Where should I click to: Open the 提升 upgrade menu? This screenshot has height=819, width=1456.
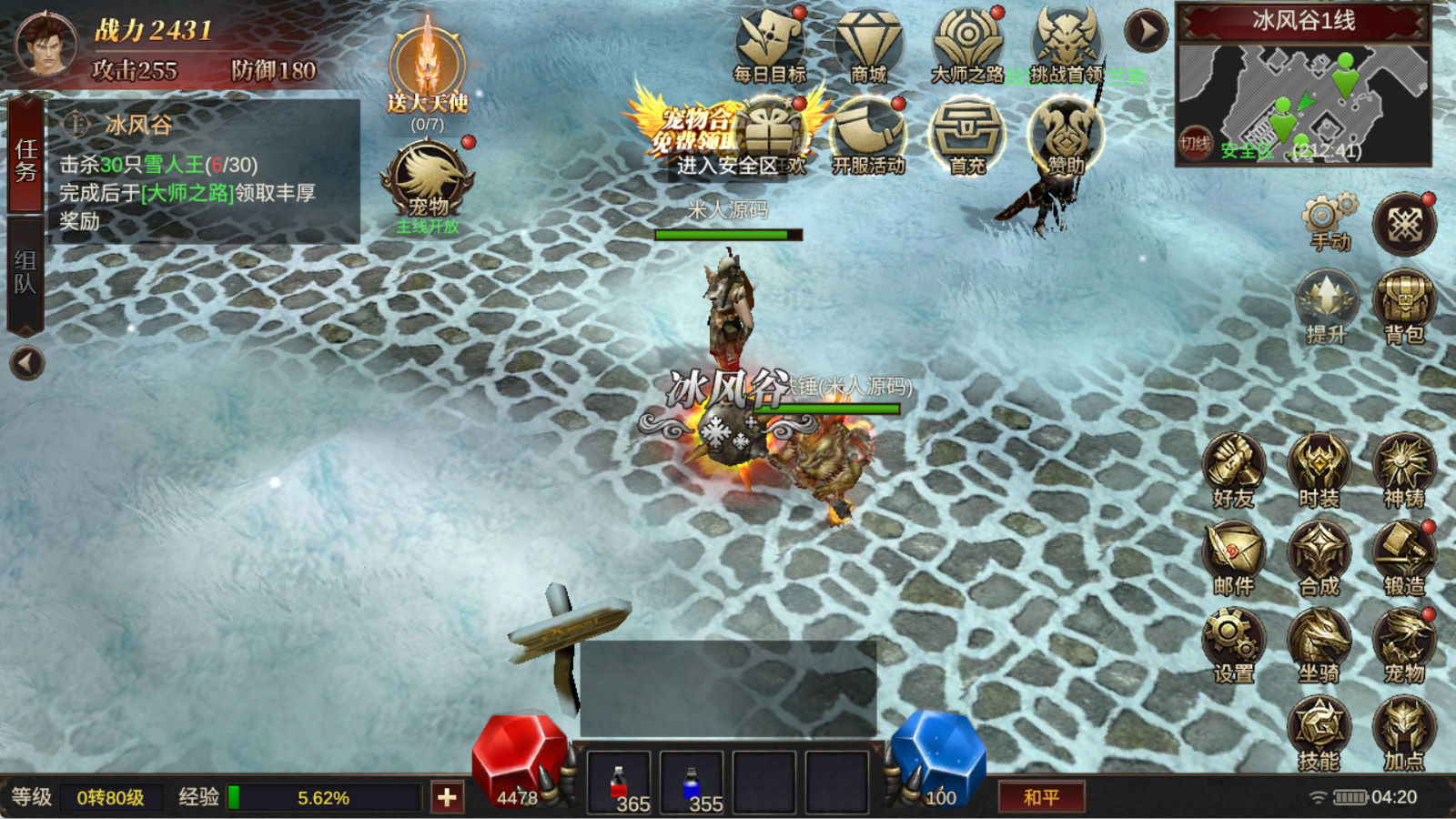(1326, 307)
